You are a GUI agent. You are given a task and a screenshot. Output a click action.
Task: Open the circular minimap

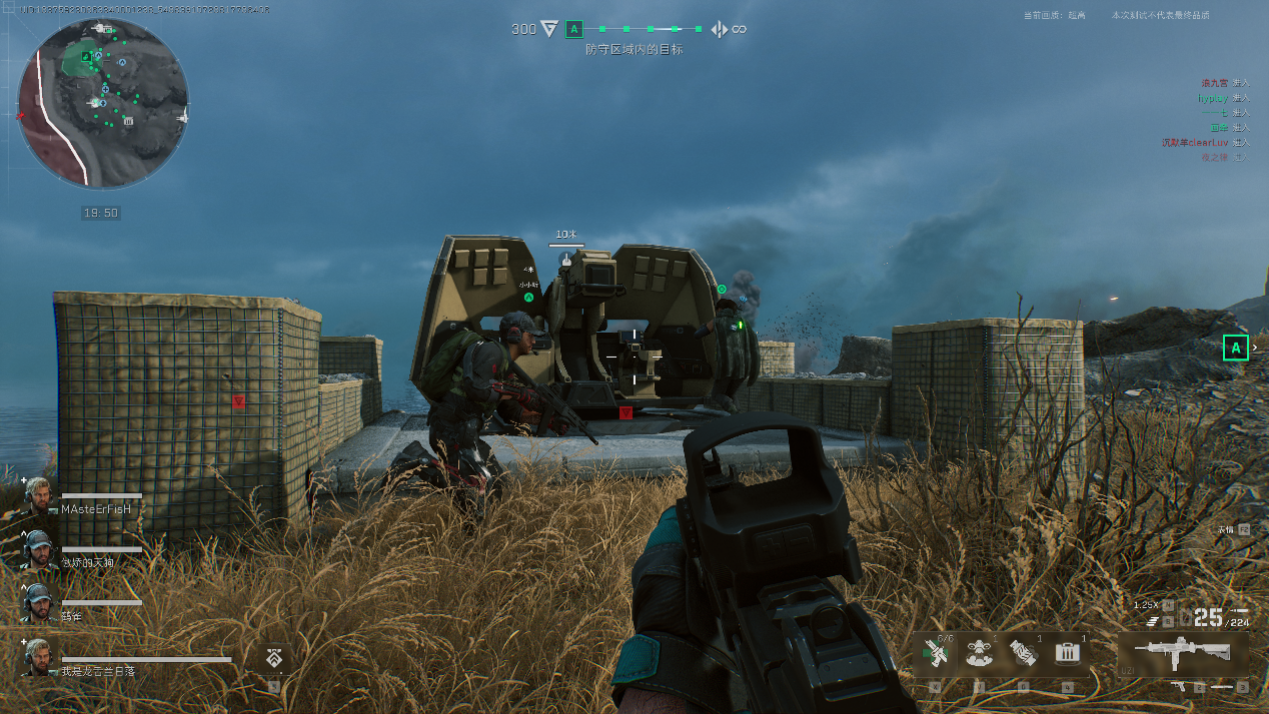coord(103,103)
